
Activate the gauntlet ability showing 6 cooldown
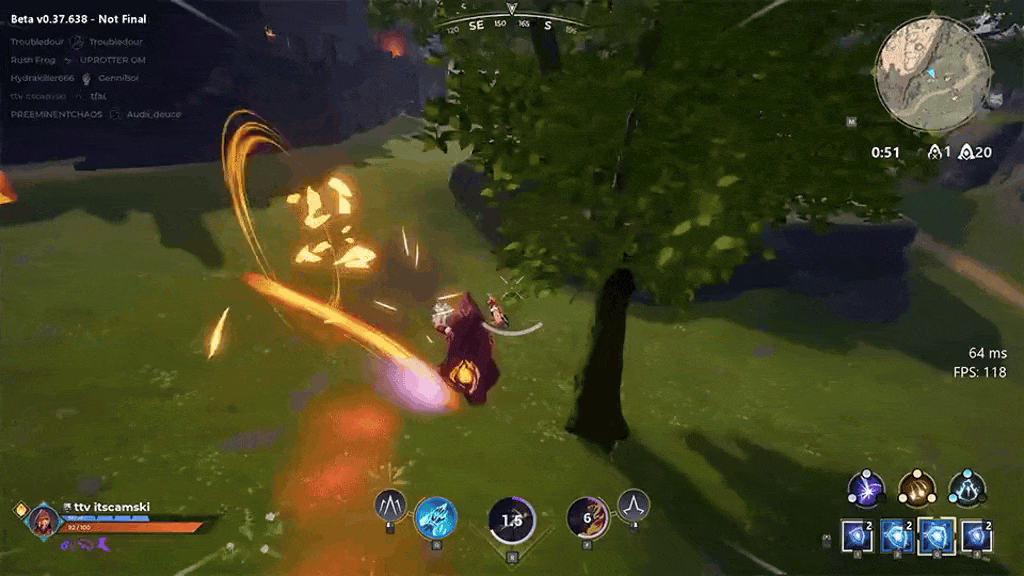tap(588, 517)
